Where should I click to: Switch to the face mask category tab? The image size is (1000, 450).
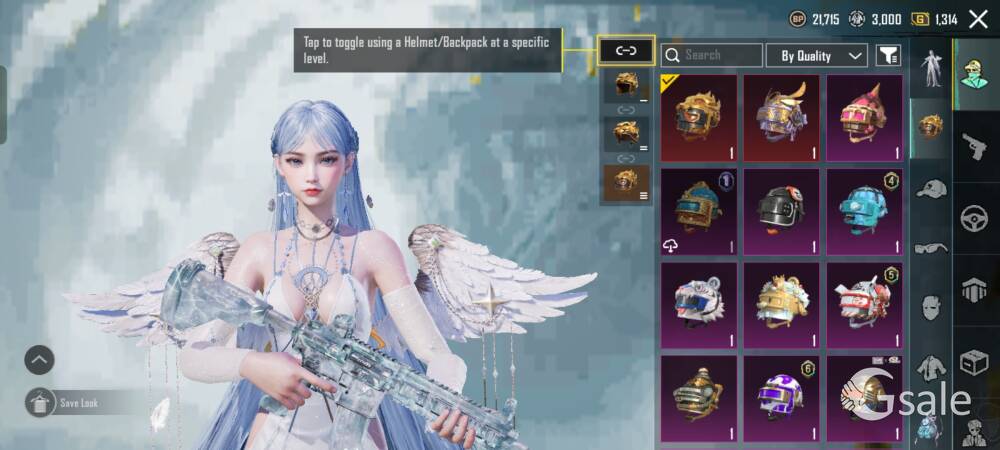(x=931, y=306)
